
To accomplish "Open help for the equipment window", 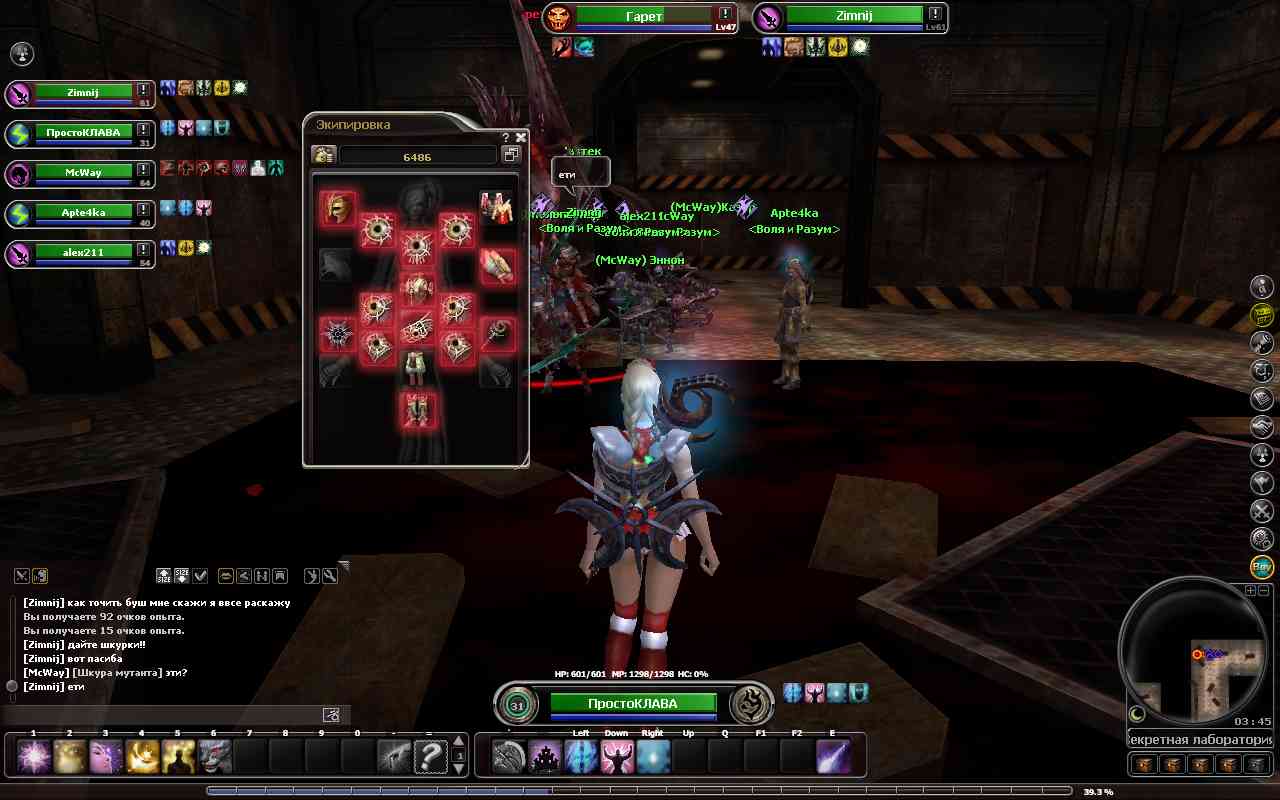I will [506, 138].
